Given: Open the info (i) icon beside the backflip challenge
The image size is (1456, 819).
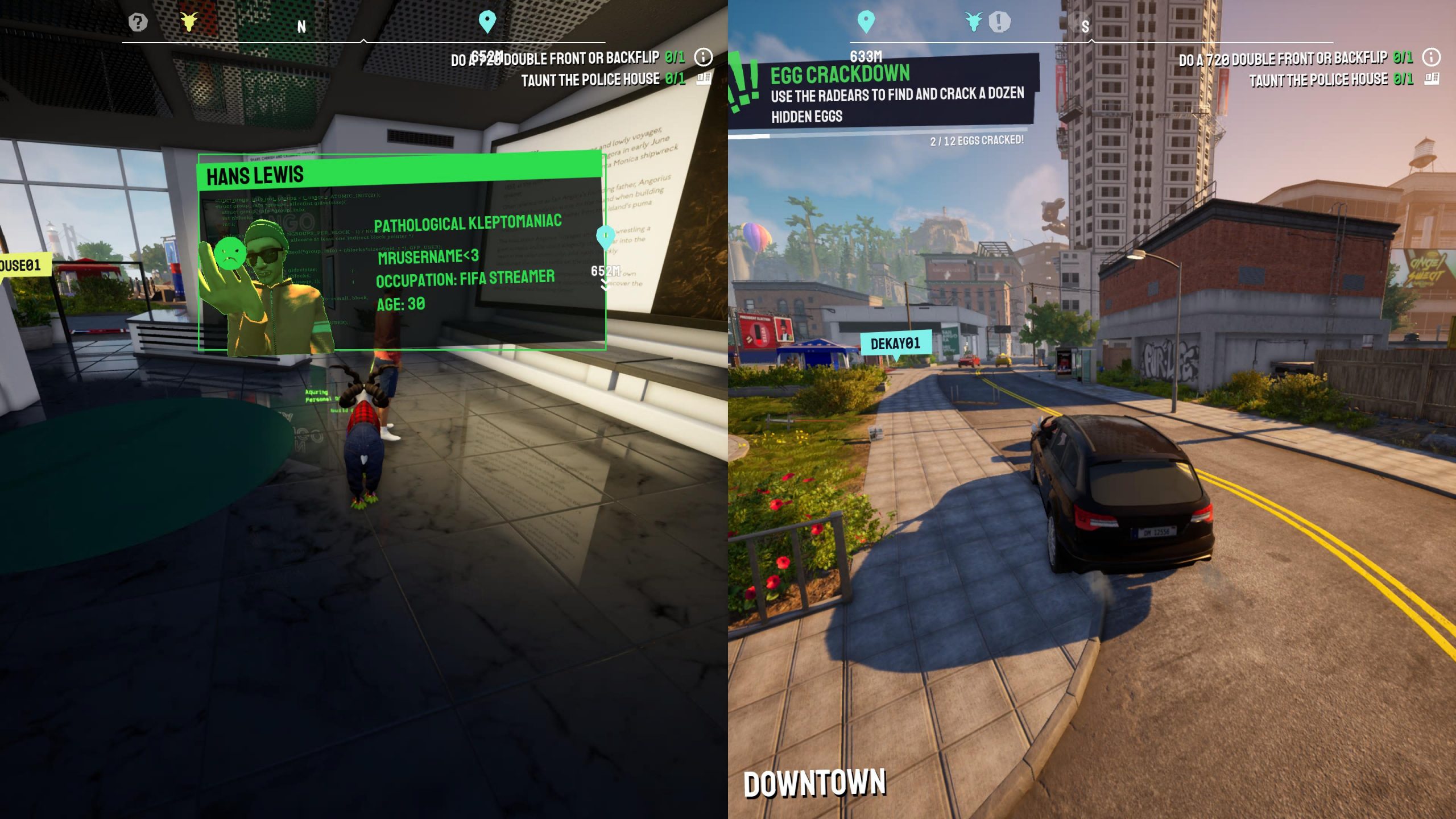Looking at the screenshot, I should coord(703,57).
